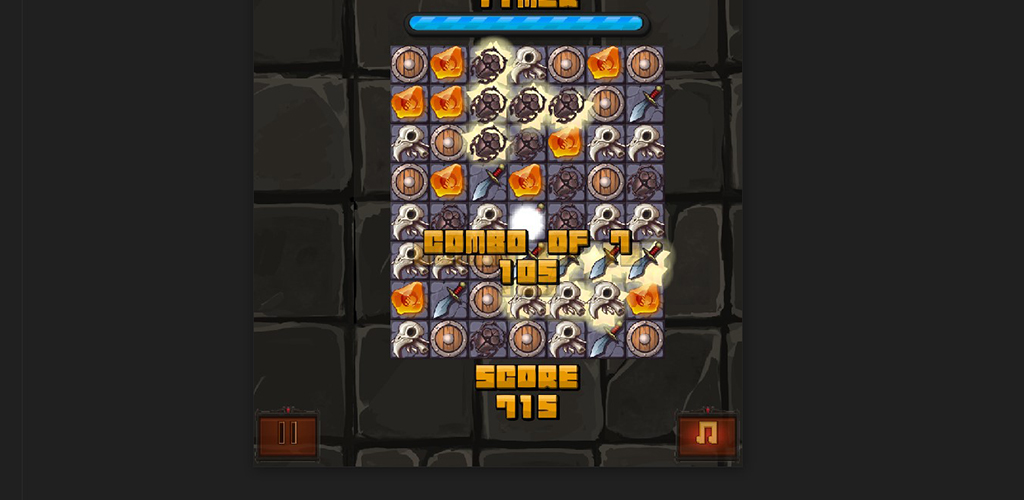Toggle the music note button
Viewport: 1024px width, 500px height.
(x=707, y=435)
